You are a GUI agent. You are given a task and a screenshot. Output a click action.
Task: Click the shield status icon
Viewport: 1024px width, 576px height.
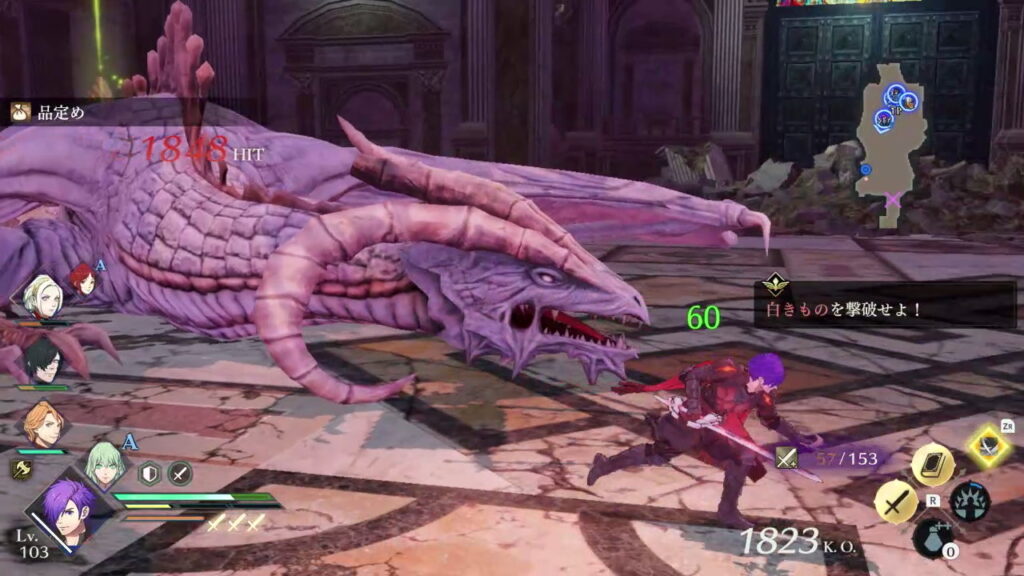[x=150, y=473]
